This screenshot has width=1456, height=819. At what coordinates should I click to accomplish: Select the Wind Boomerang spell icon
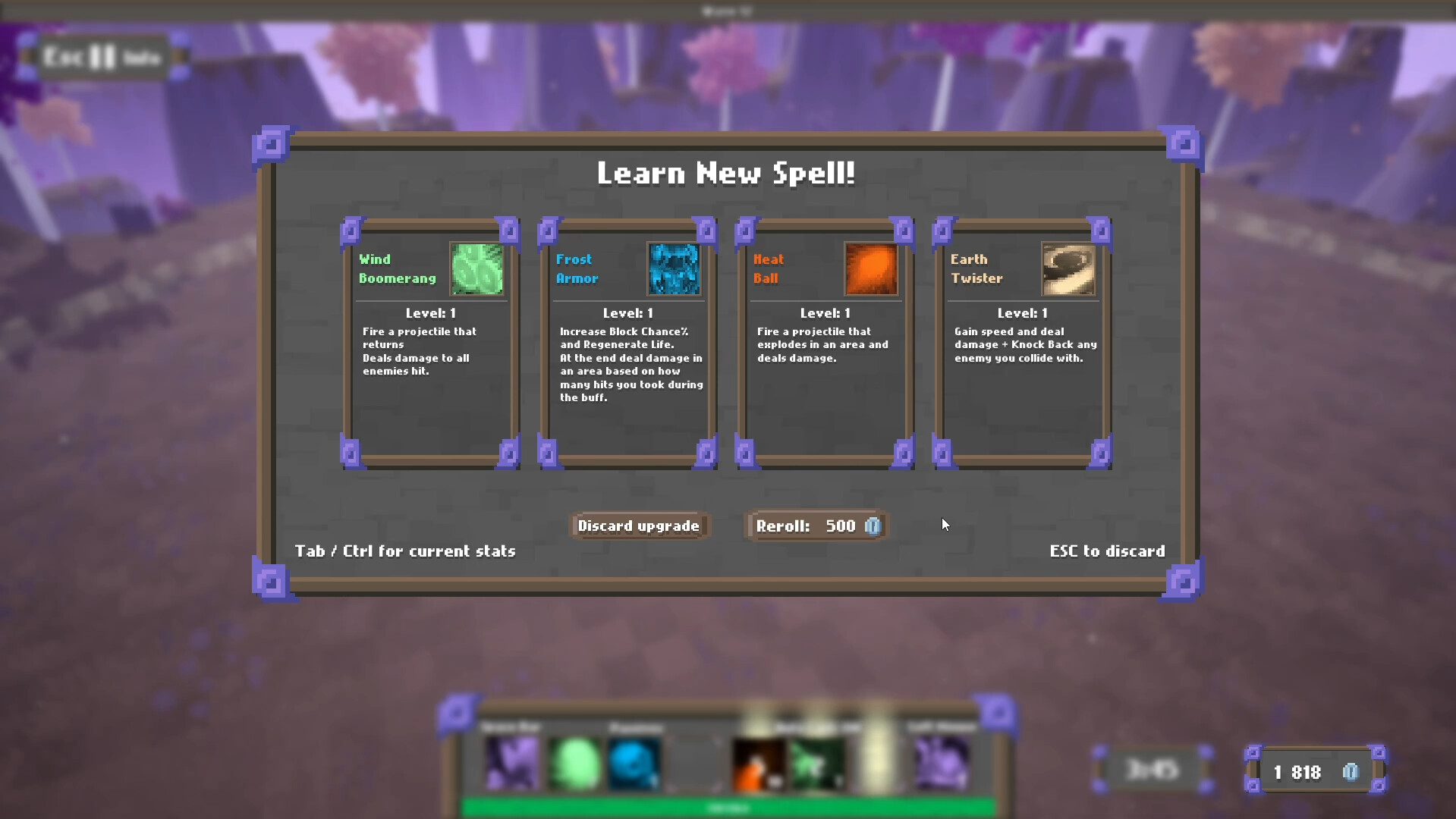pyautogui.click(x=476, y=269)
